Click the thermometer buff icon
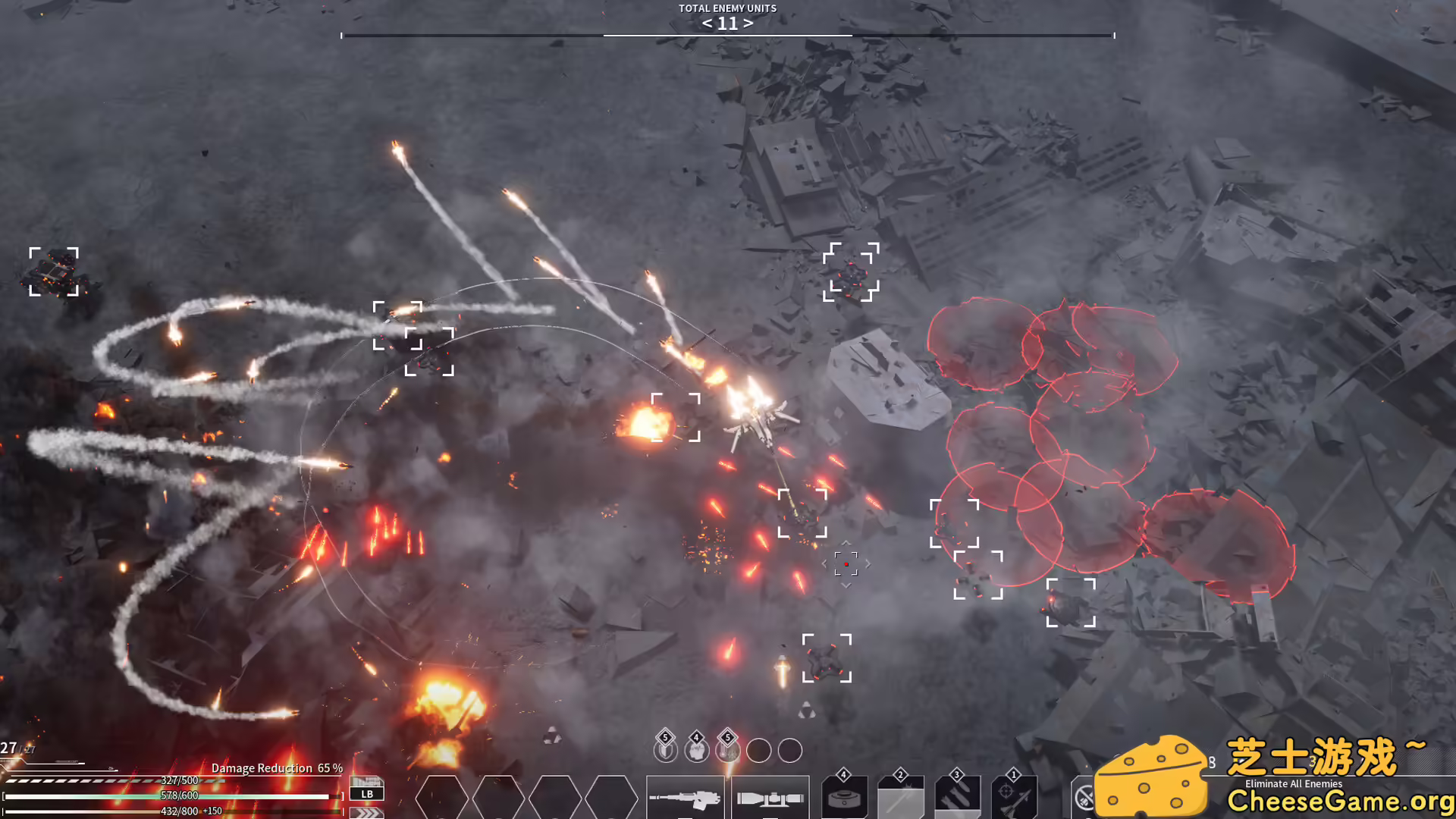Image resolution: width=1456 pixels, height=819 pixels. tap(727, 750)
